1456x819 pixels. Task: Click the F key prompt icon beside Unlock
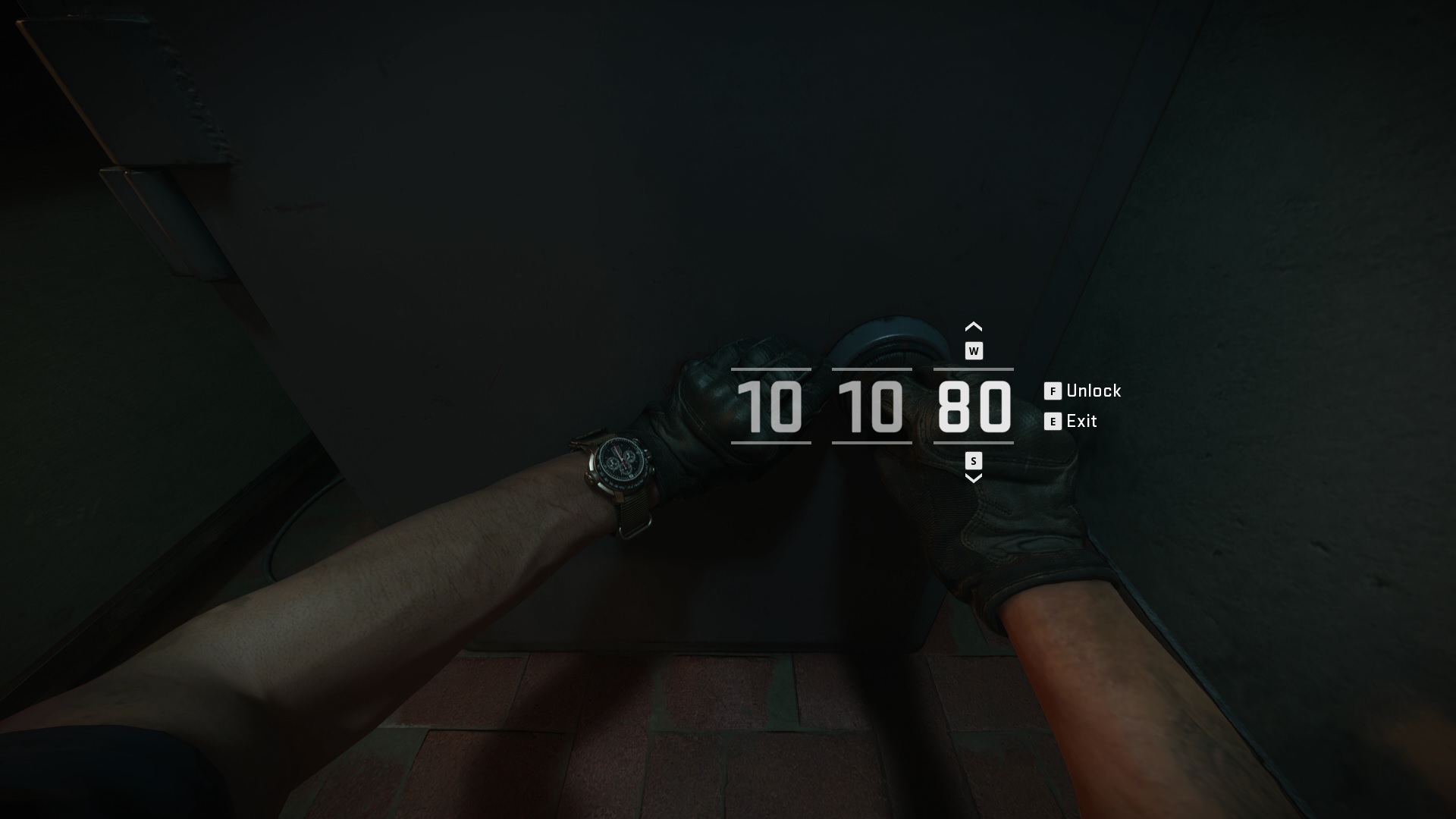click(x=1052, y=391)
